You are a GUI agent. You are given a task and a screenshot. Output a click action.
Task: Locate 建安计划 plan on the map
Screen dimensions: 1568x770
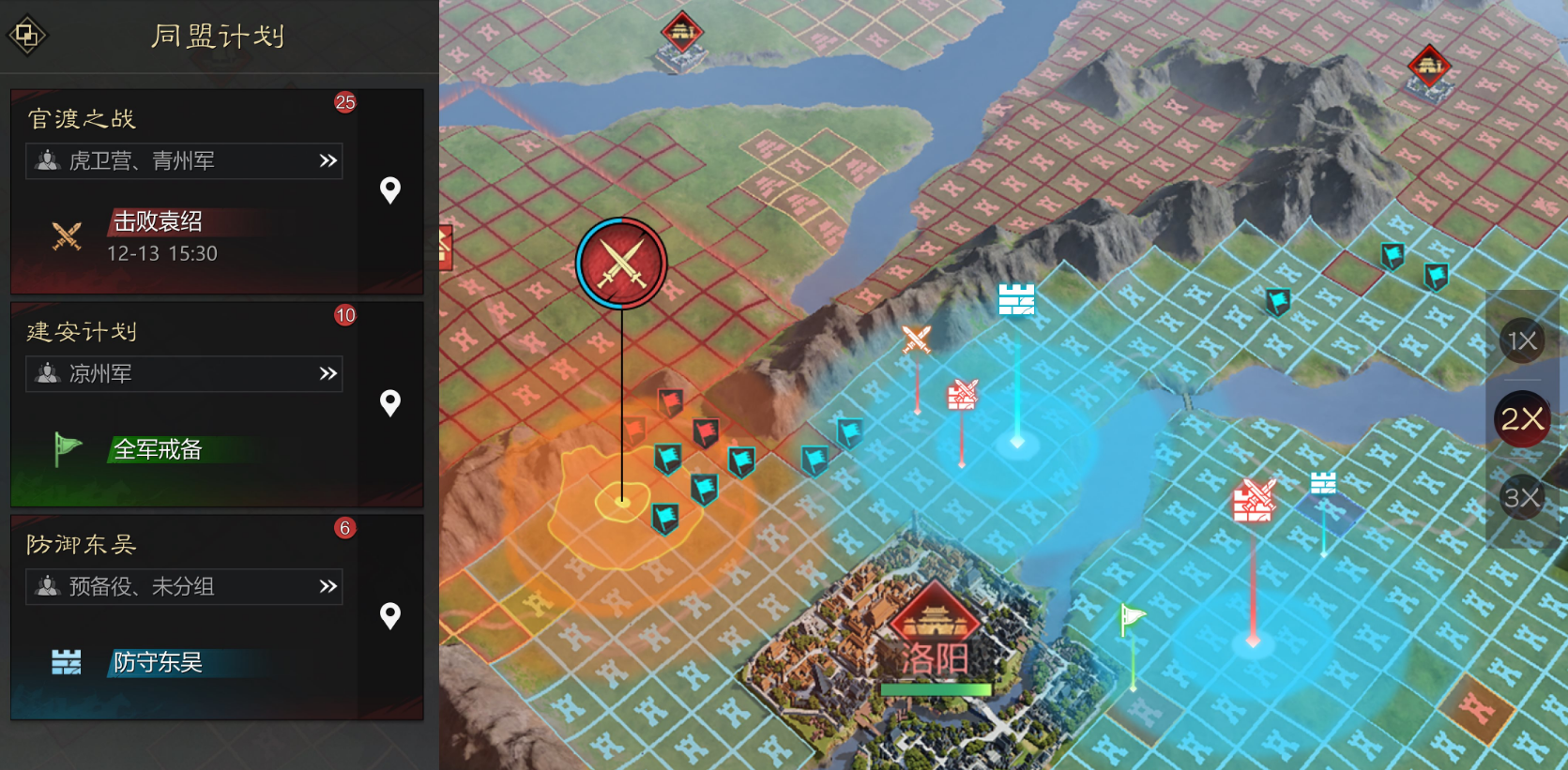[390, 403]
